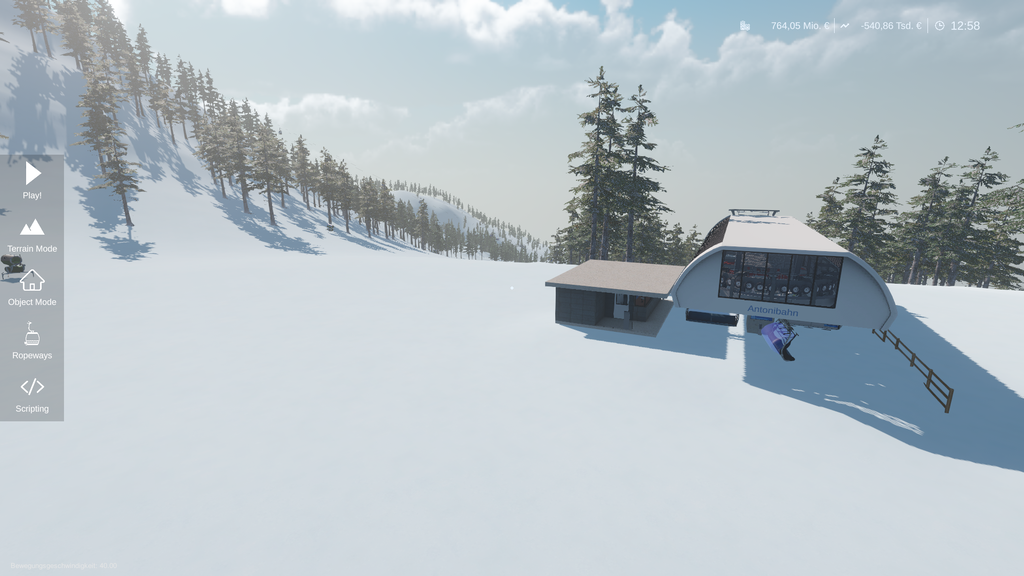Start the simulation with Play!
Image resolution: width=1024 pixels, height=576 pixels.
tap(32, 178)
